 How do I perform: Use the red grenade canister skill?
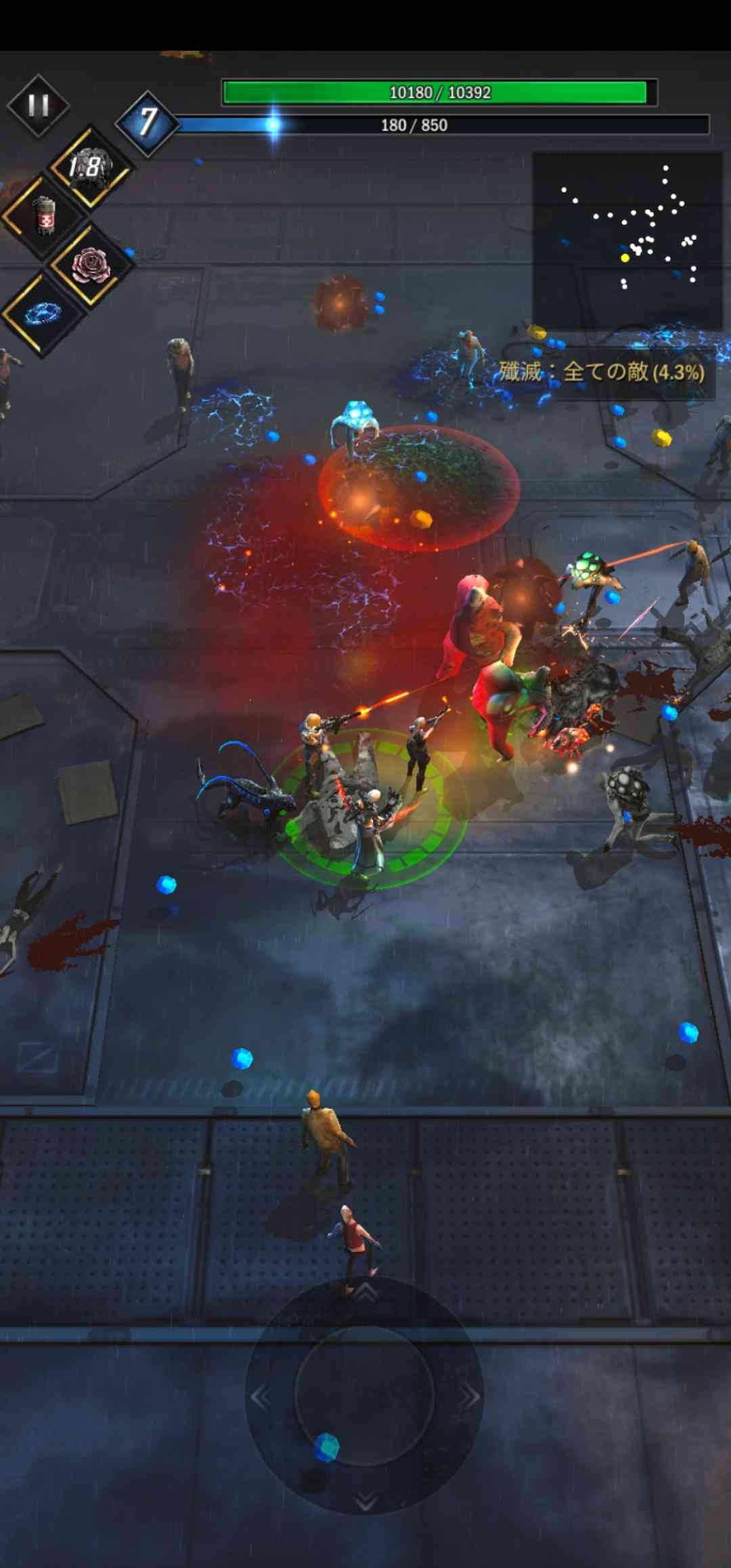(44, 216)
